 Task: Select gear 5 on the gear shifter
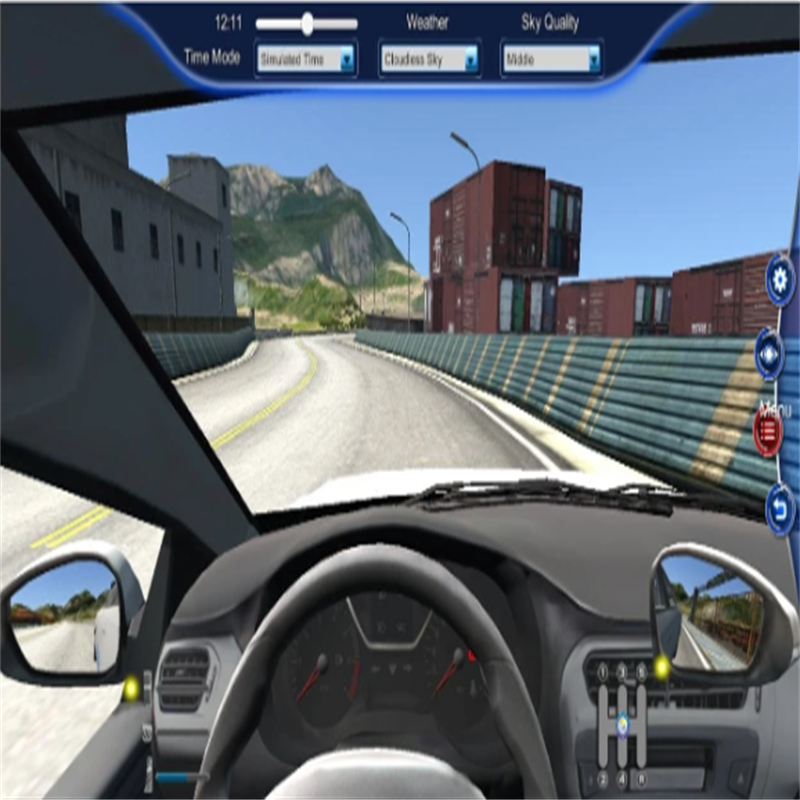click(641, 672)
